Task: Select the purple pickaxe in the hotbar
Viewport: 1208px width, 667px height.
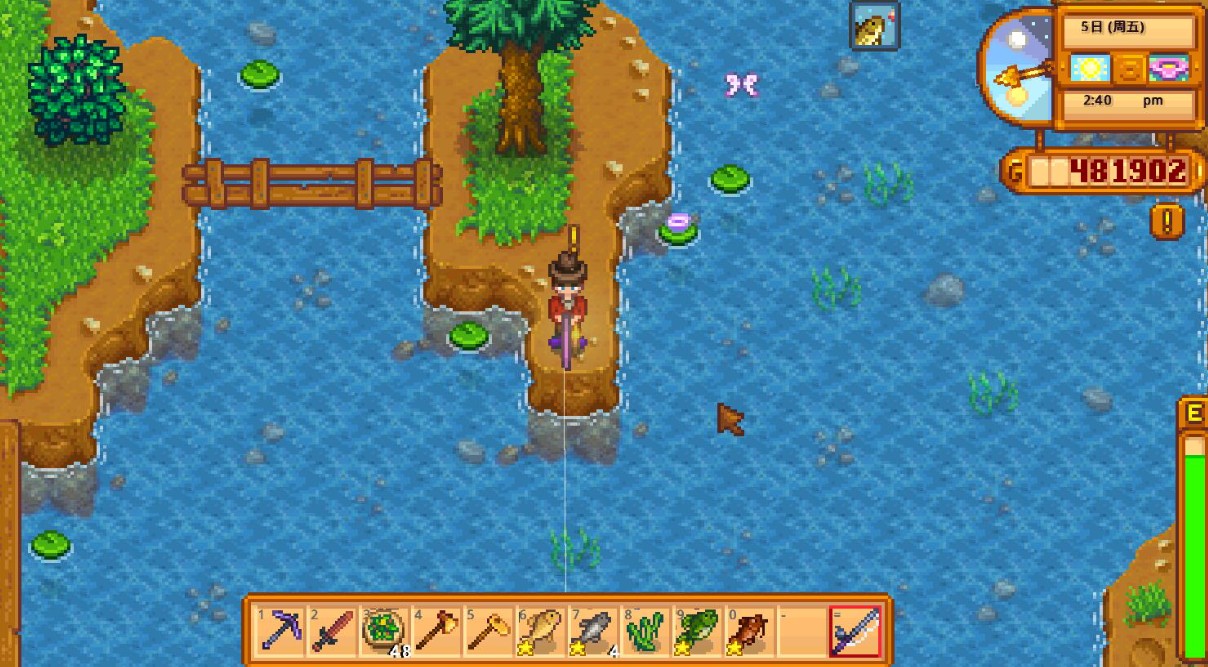Action: point(279,632)
